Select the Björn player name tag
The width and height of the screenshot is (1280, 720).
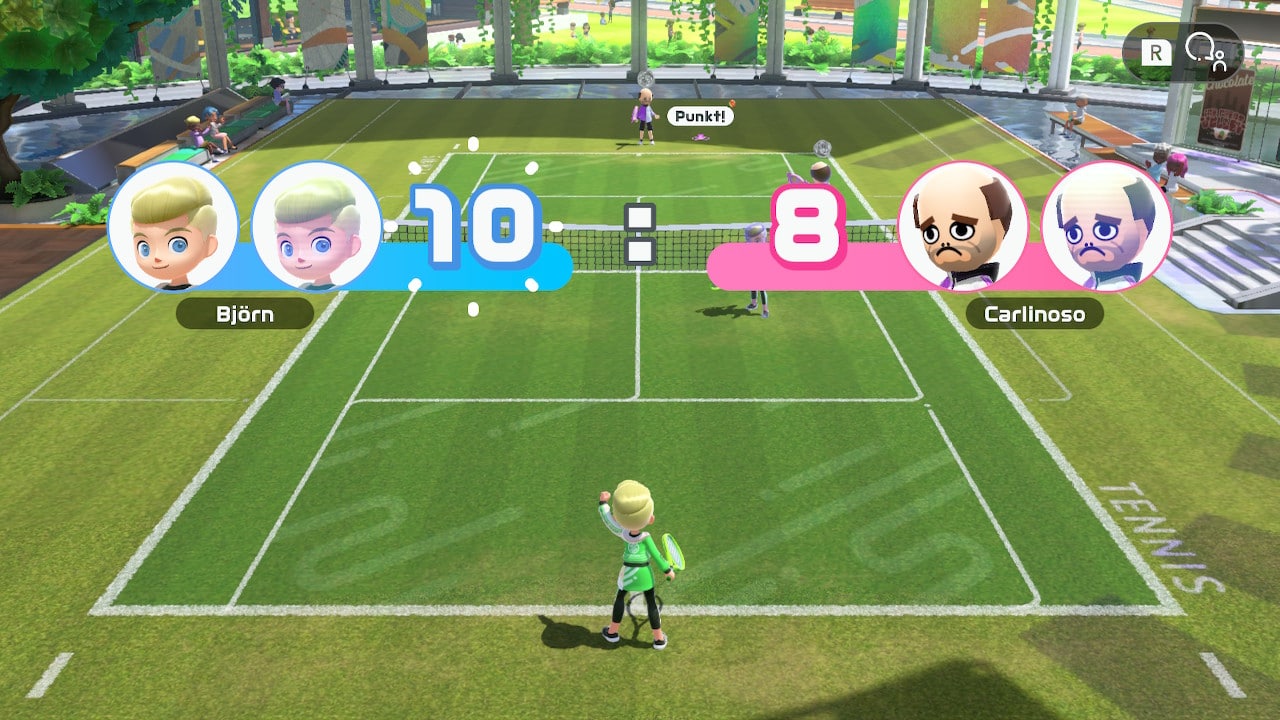(x=245, y=314)
